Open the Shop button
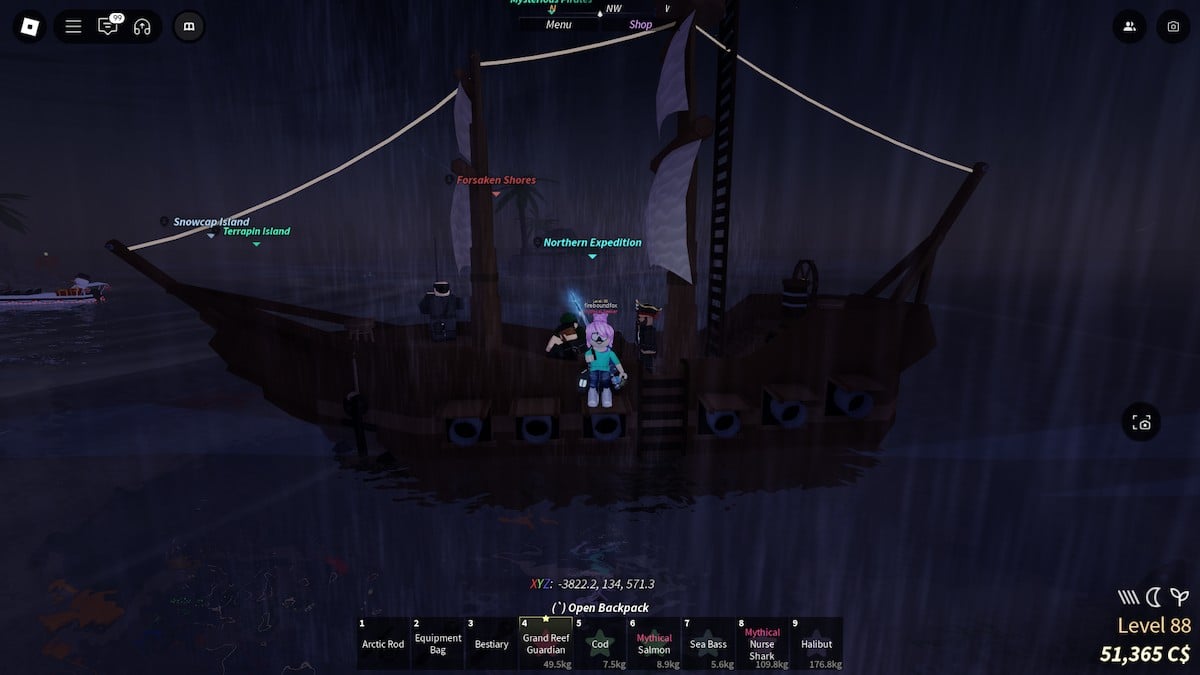Image resolution: width=1200 pixels, height=675 pixels. [641, 25]
